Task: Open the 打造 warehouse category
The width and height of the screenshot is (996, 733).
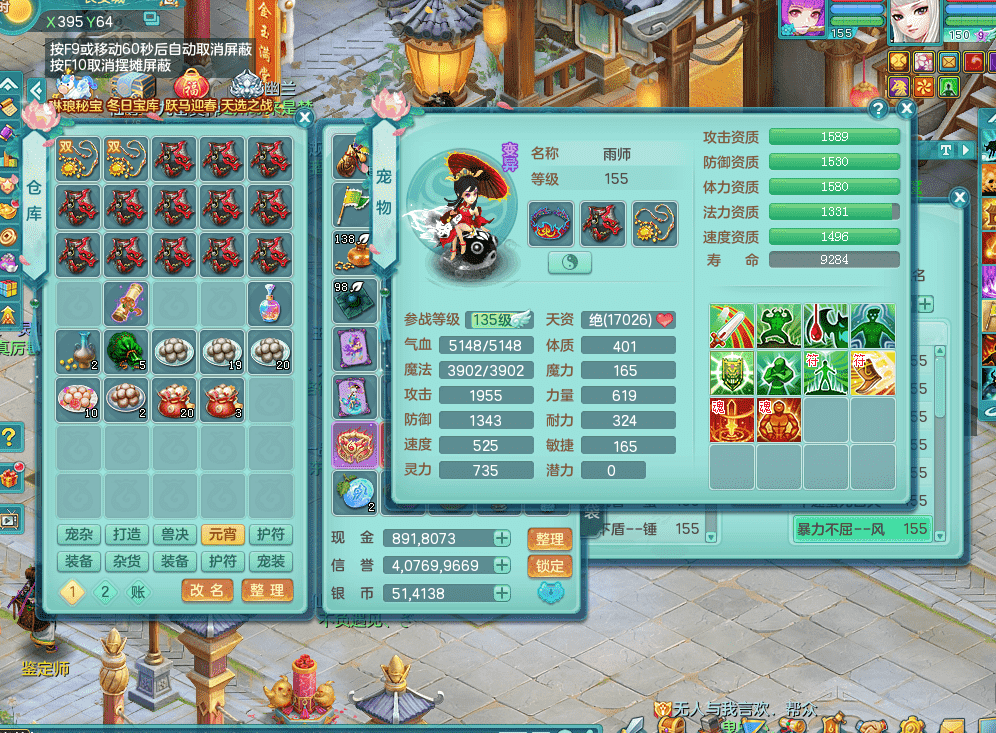Action: point(127,535)
